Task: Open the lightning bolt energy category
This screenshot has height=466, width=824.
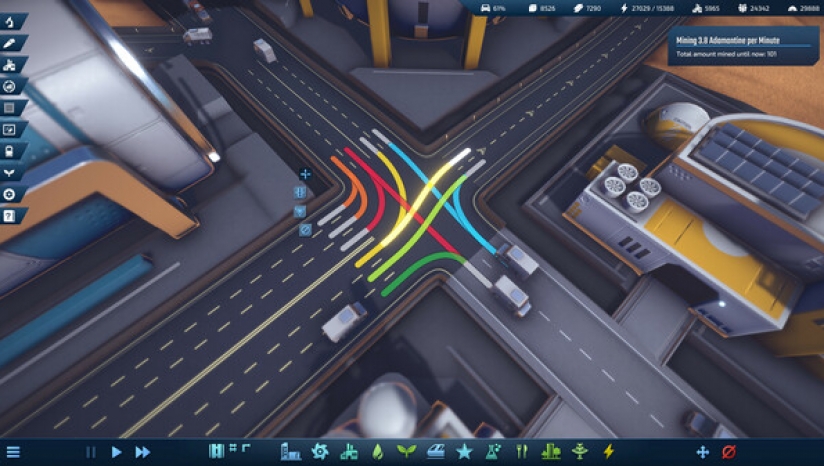Action: coord(609,451)
